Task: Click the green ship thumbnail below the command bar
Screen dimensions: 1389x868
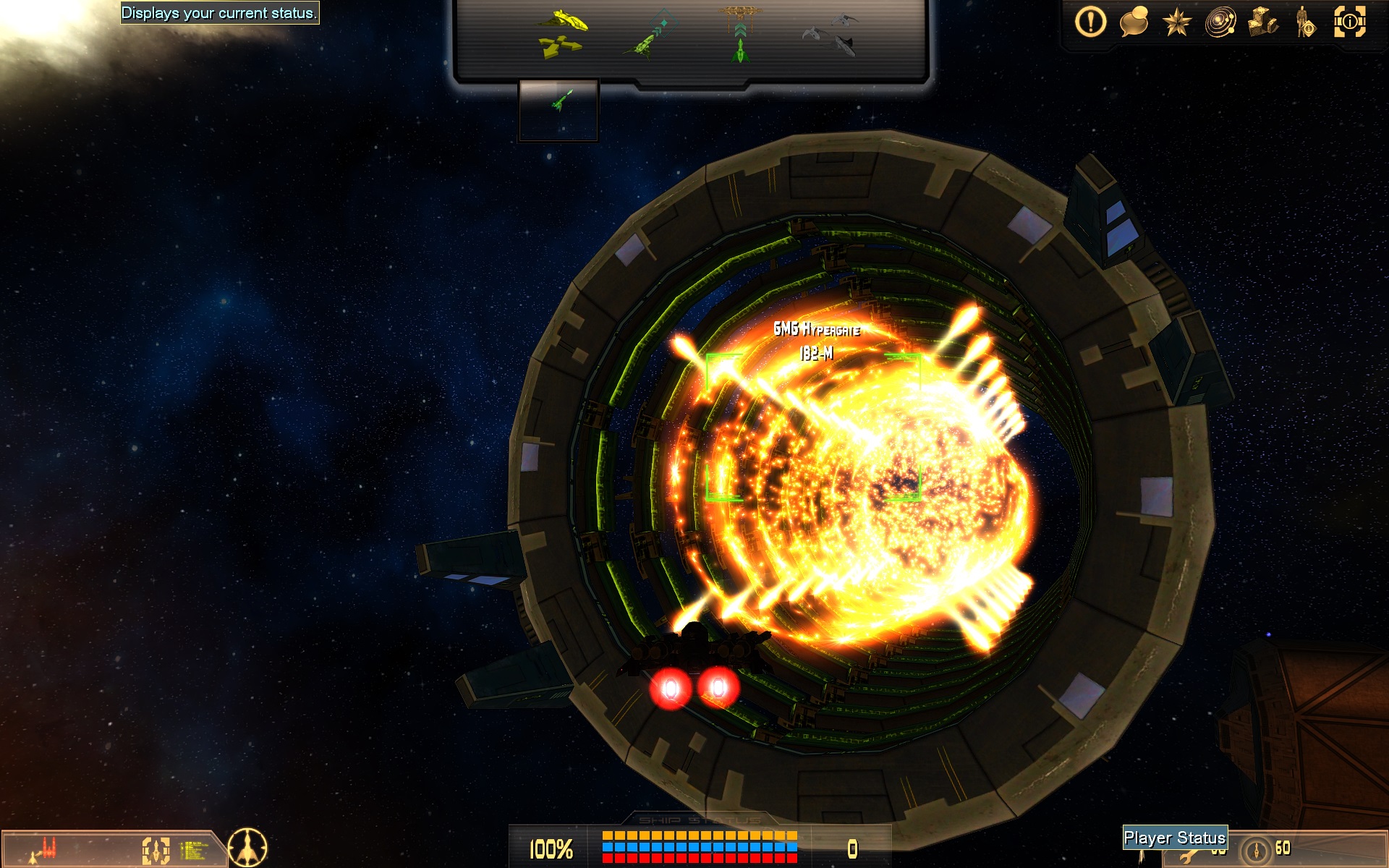Action: [558, 109]
